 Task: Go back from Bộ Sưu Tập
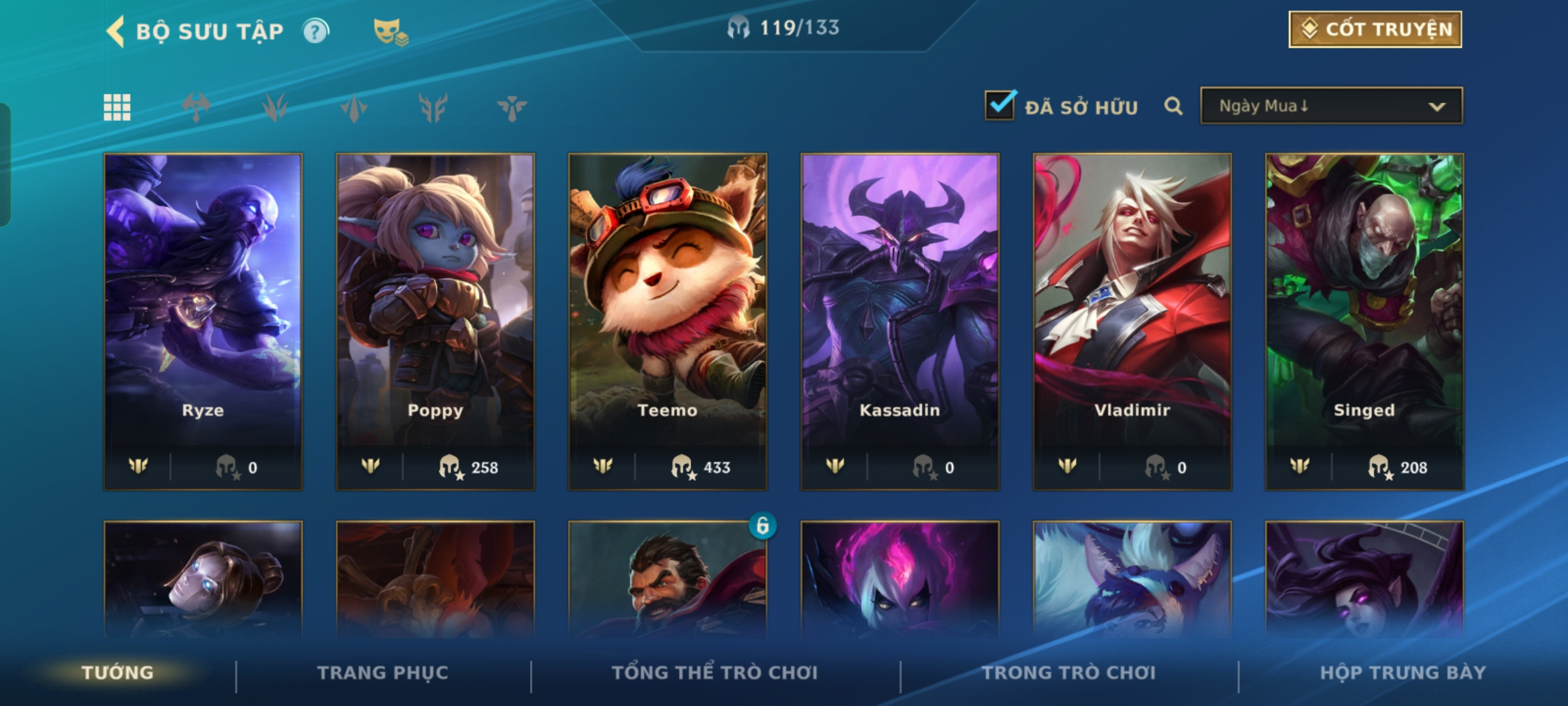click(116, 31)
